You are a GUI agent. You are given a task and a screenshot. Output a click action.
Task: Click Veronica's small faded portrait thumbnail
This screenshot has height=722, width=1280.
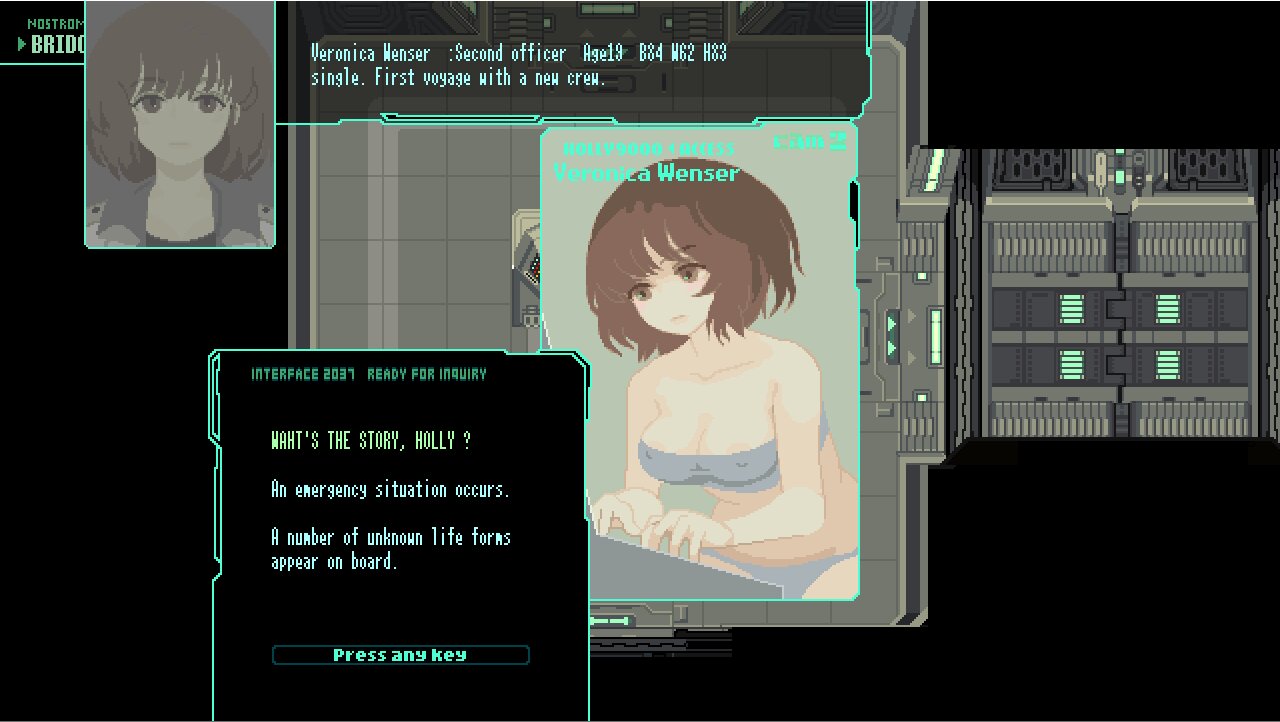(x=180, y=125)
